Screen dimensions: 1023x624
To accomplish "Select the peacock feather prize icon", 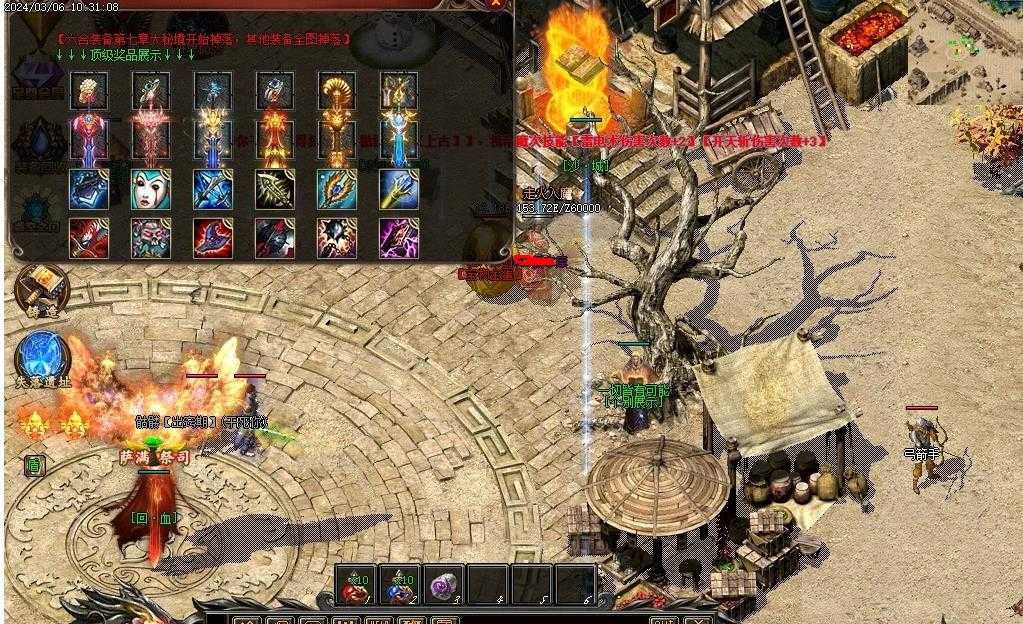I will (x=337, y=189).
